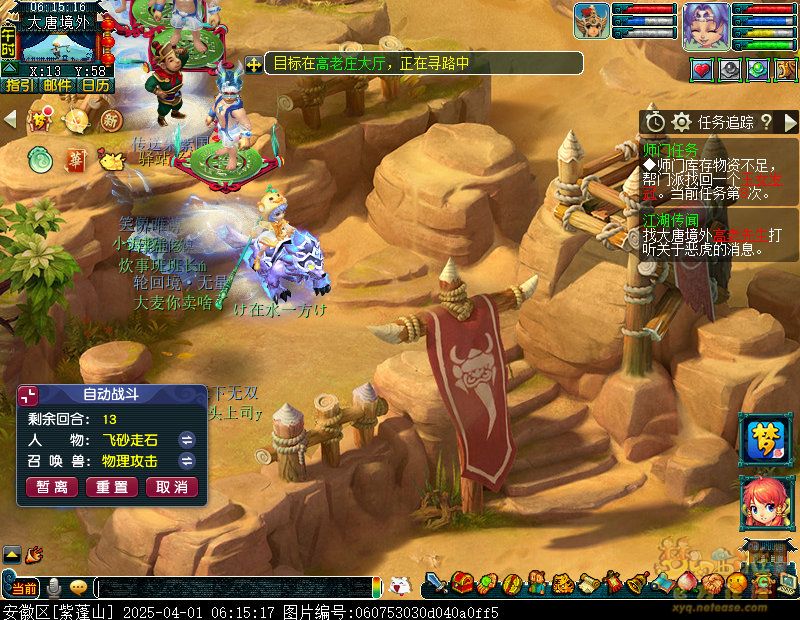Click the quest tracker help question mark
Viewport: 800px width, 620px height.
[x=765, y=122]
